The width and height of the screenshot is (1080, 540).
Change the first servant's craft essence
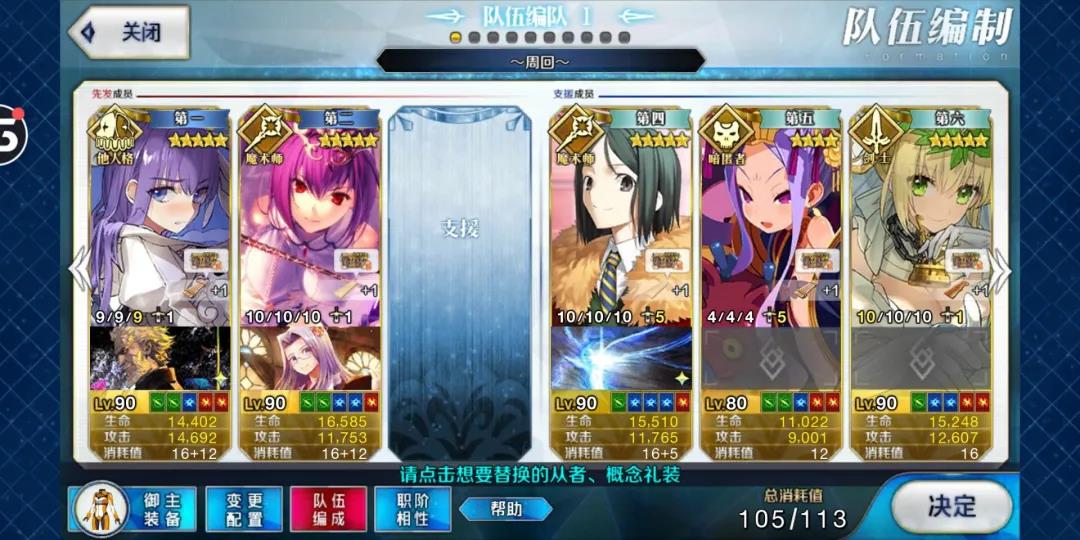pos(160,358)
